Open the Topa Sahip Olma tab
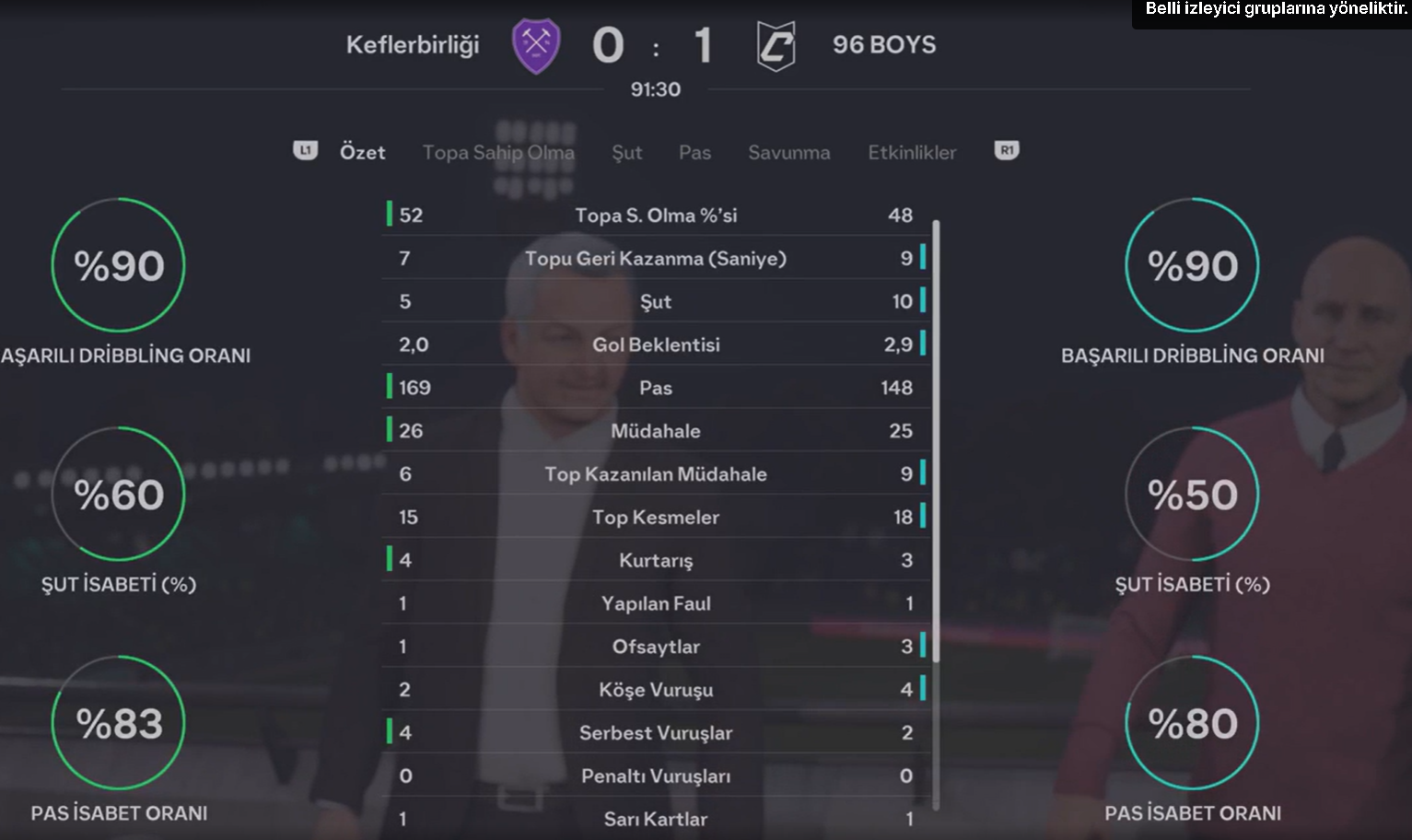Screen dimensions: 1412x840 (x=498, y=152)
